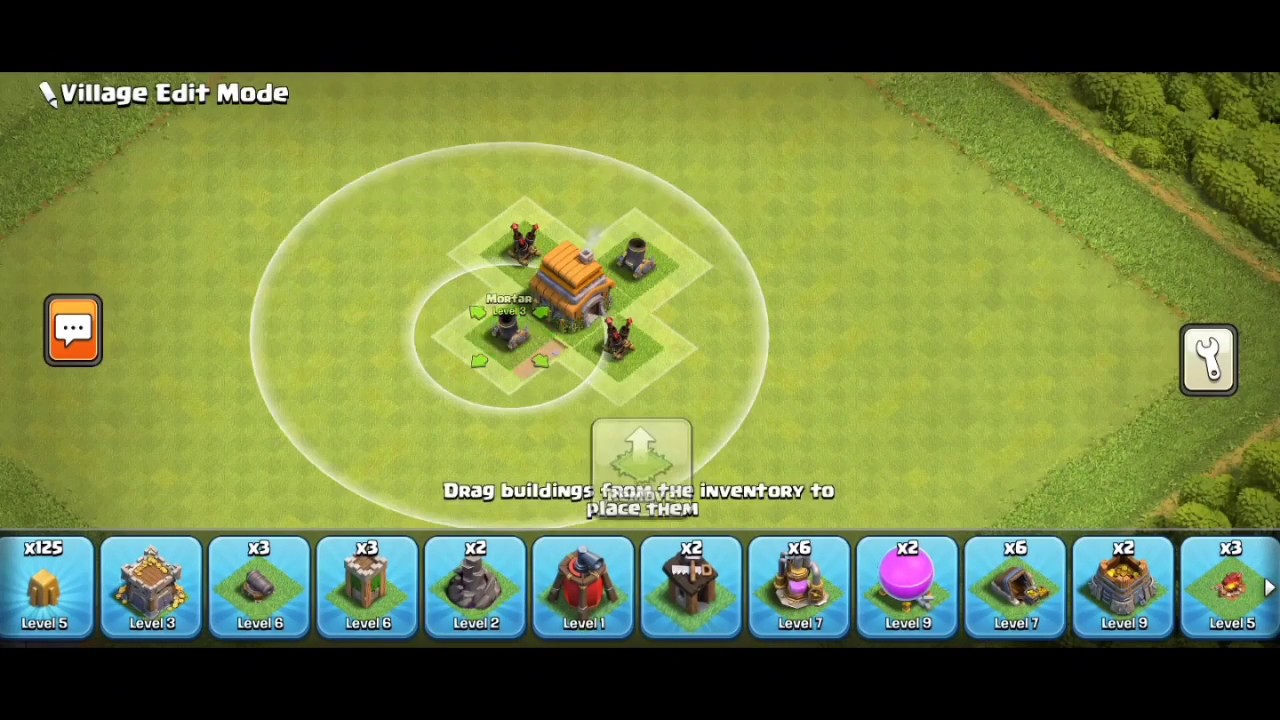
Task: Select the grey stone Mortar Level 2 slot
Action: pos(476,587)
